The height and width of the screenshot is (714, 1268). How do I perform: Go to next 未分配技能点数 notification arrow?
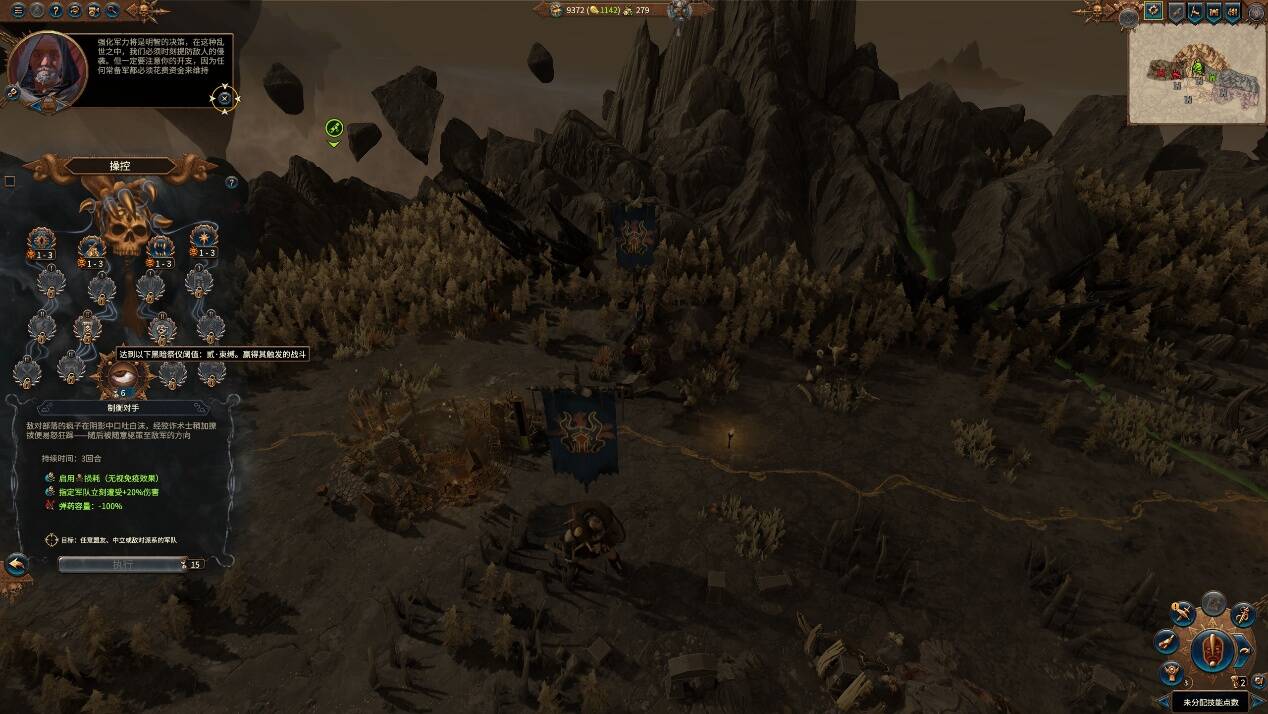1258,702
